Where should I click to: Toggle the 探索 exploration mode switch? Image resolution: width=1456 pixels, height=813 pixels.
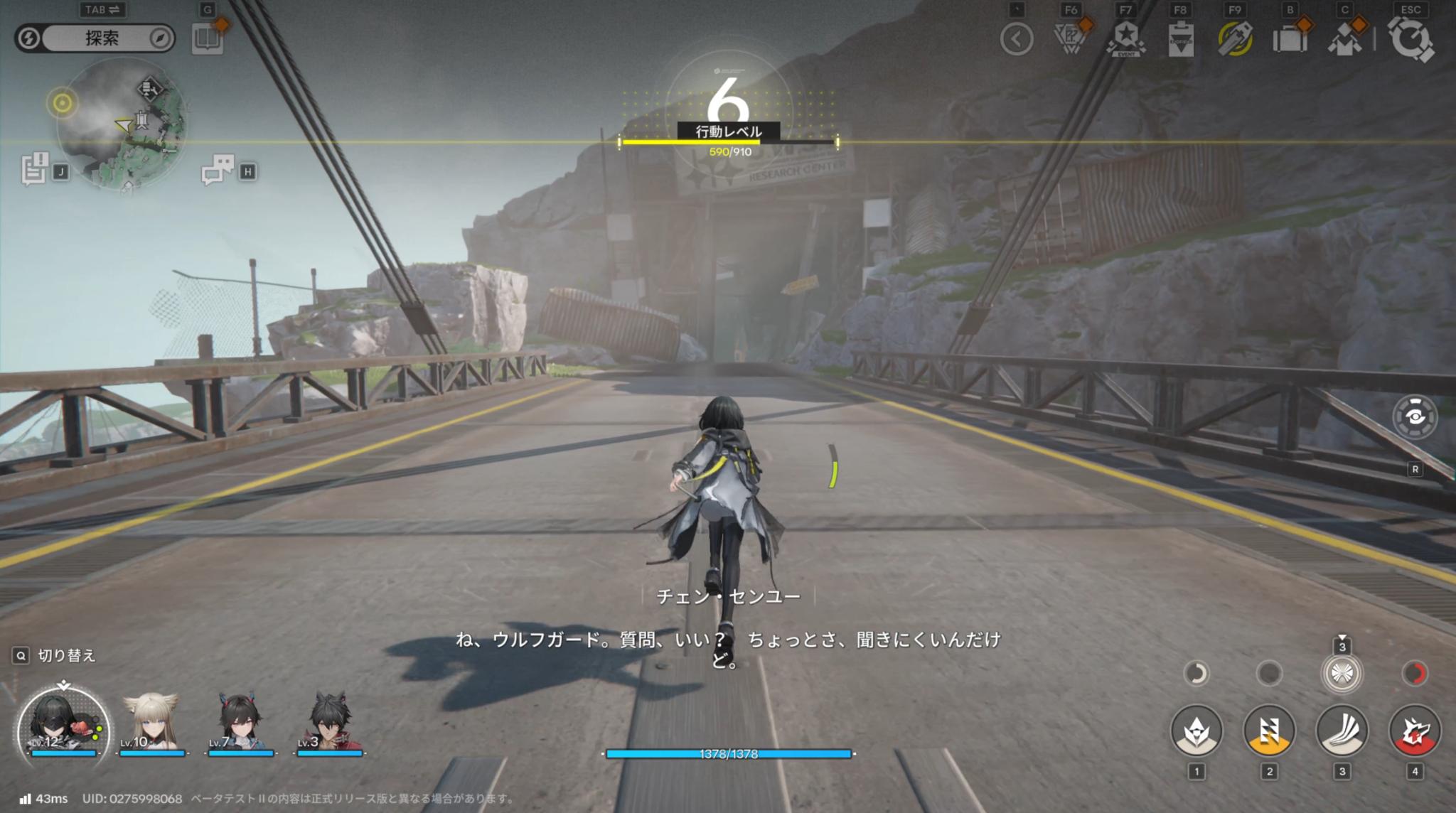click(x=95, y=38)
